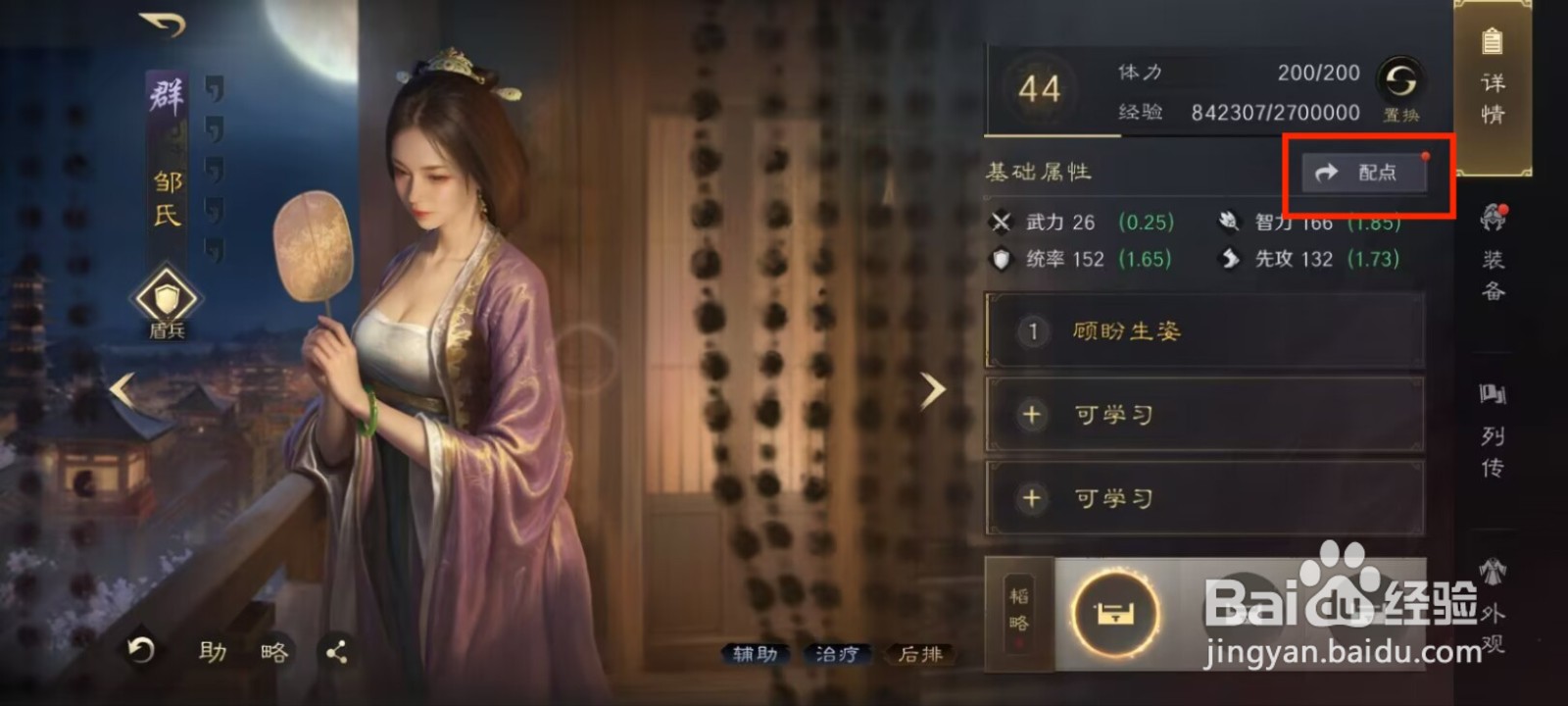Tap the crossed swords icon next to 武力
The image size is (1568, 706).
point(1002,223)
